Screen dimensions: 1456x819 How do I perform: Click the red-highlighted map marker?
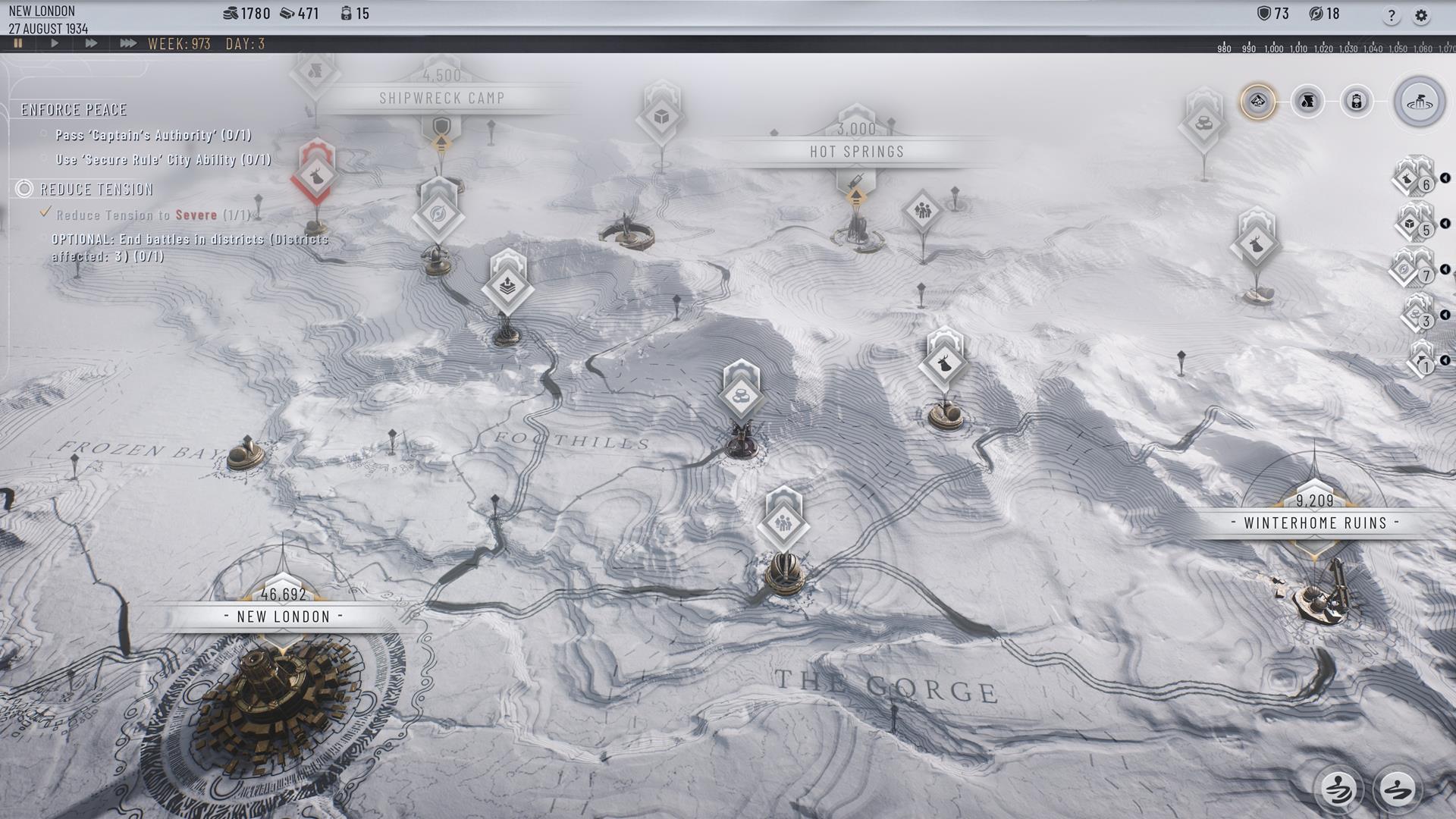click(315, 176)
